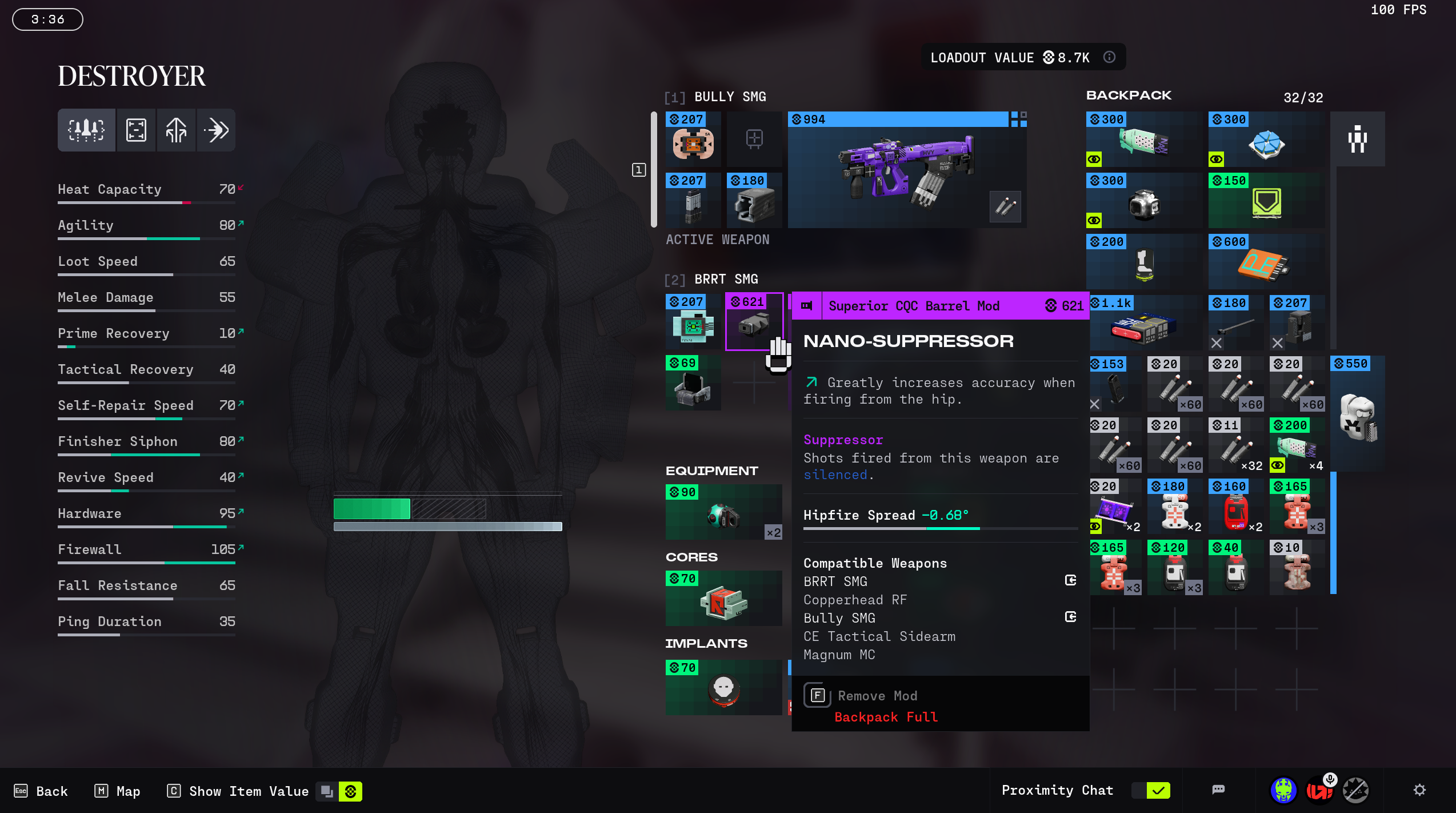This screenshot has height=813, width=1456.
Task: Open the settings gear
Action: pos(1419,790)
